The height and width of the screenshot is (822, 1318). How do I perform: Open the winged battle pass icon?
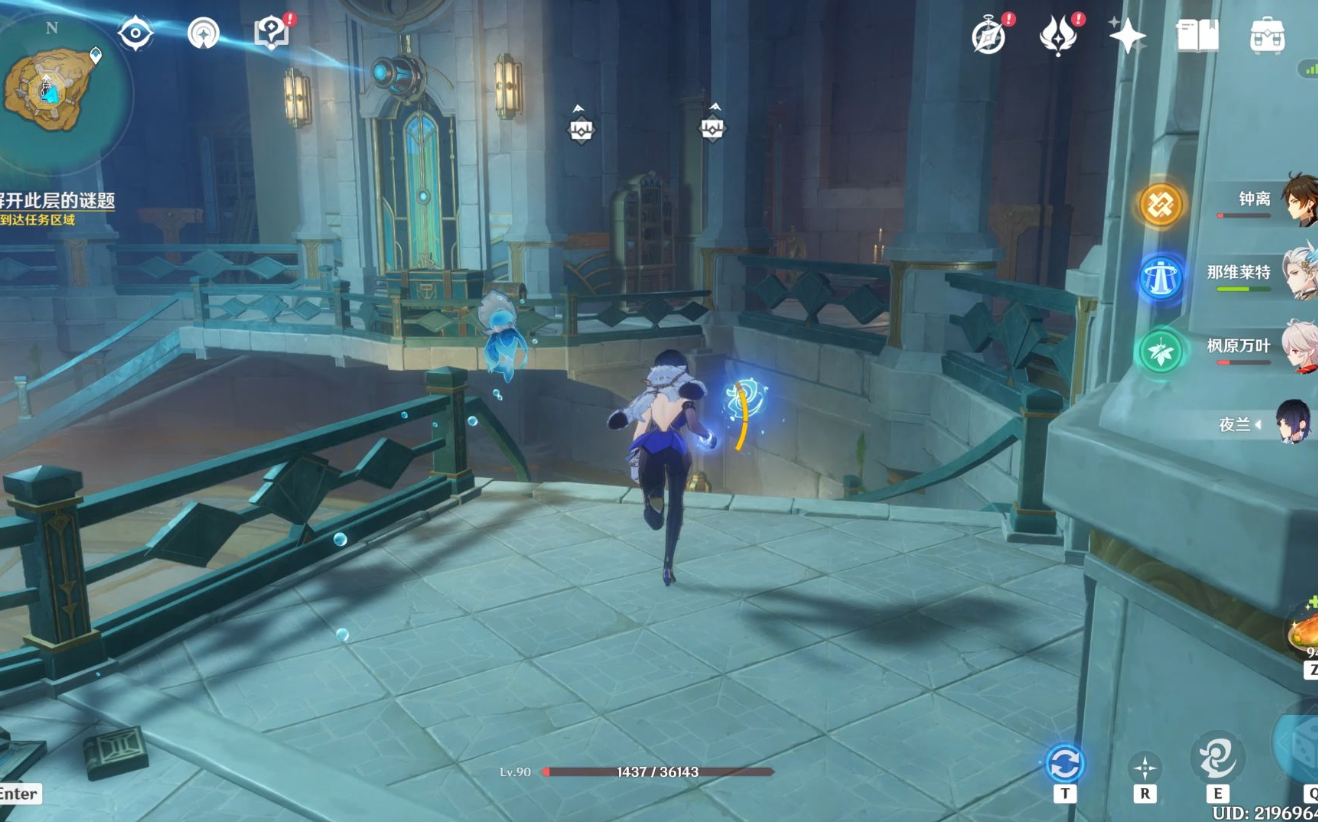1058,35
